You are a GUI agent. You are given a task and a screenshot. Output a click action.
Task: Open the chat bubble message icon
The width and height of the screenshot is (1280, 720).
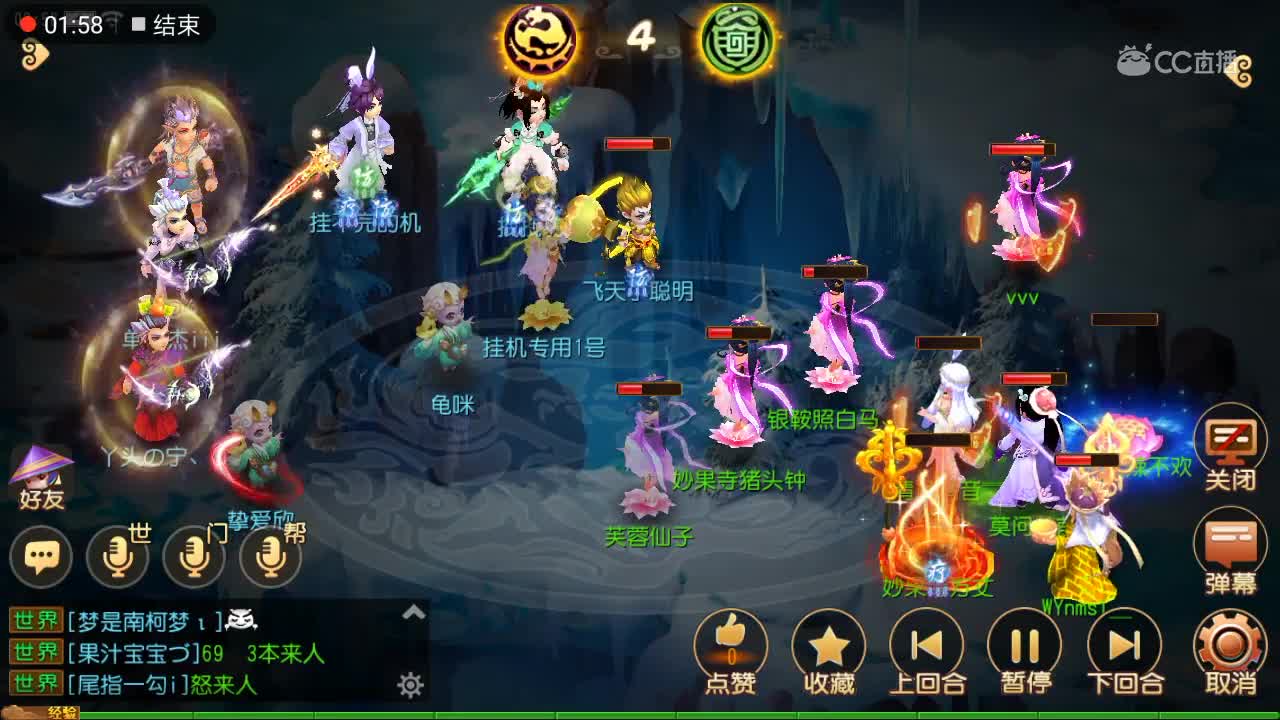tap(42, 552)
